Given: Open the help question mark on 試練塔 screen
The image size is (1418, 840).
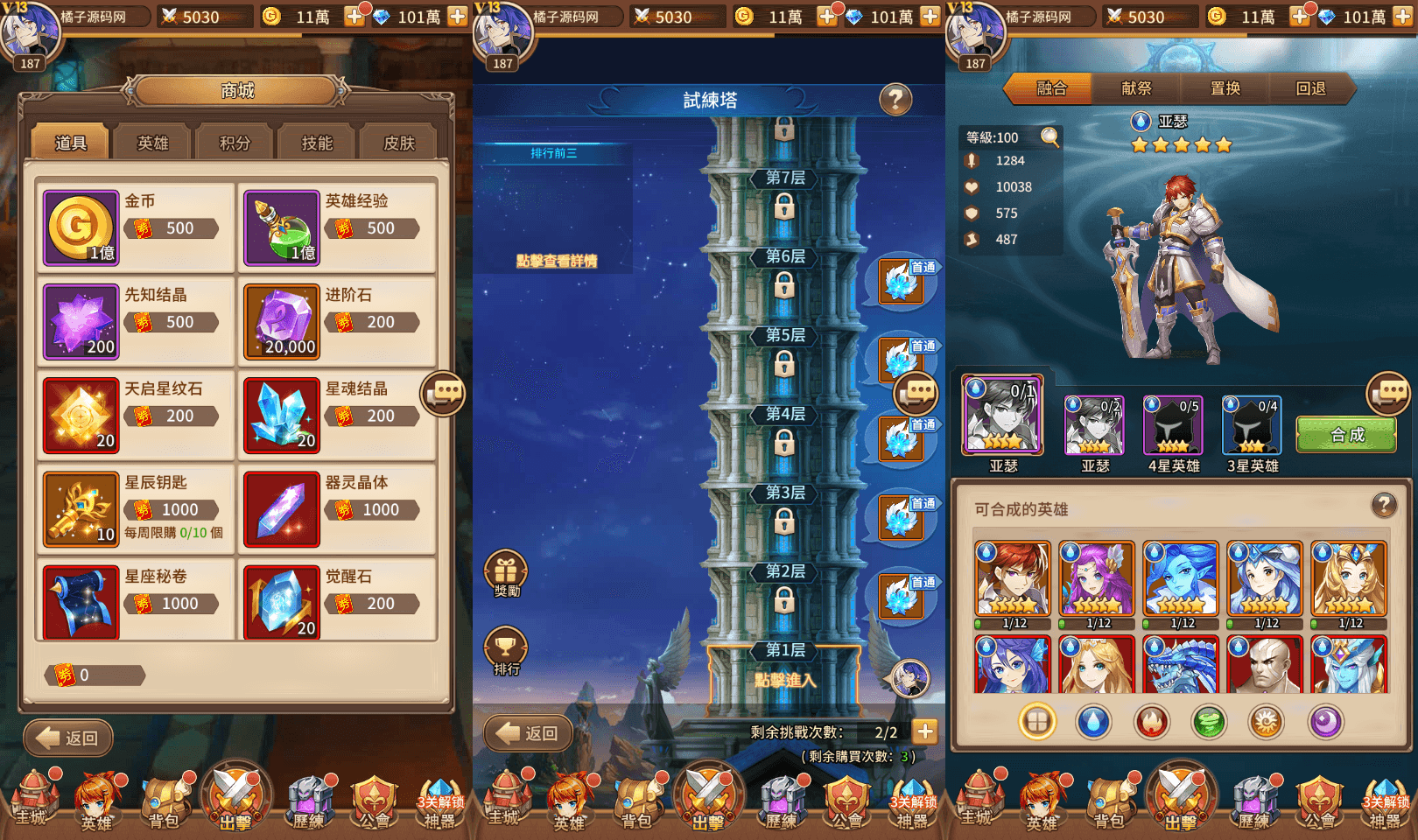Looking at the screenshot, I should pyautogui.click(x=895, y=101).
